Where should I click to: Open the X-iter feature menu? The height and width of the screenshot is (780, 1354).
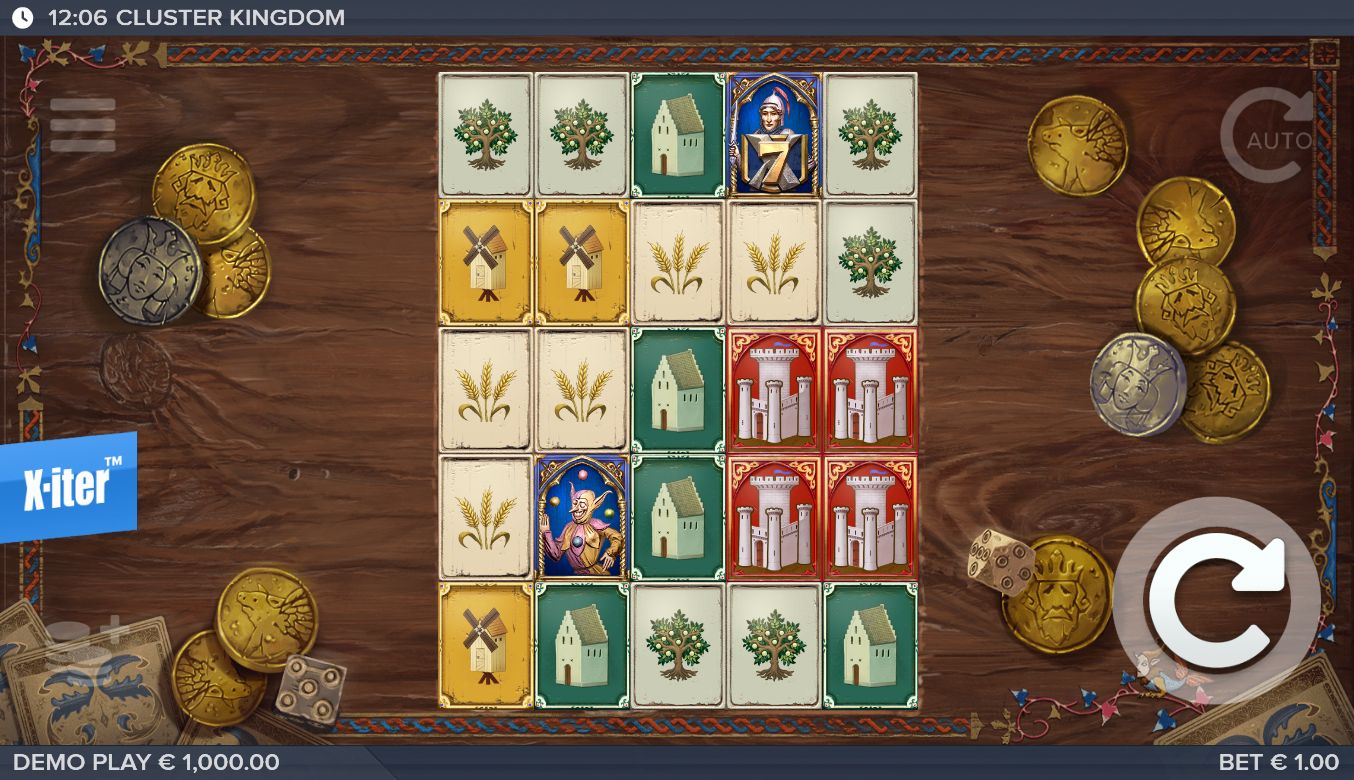point(67,485)
